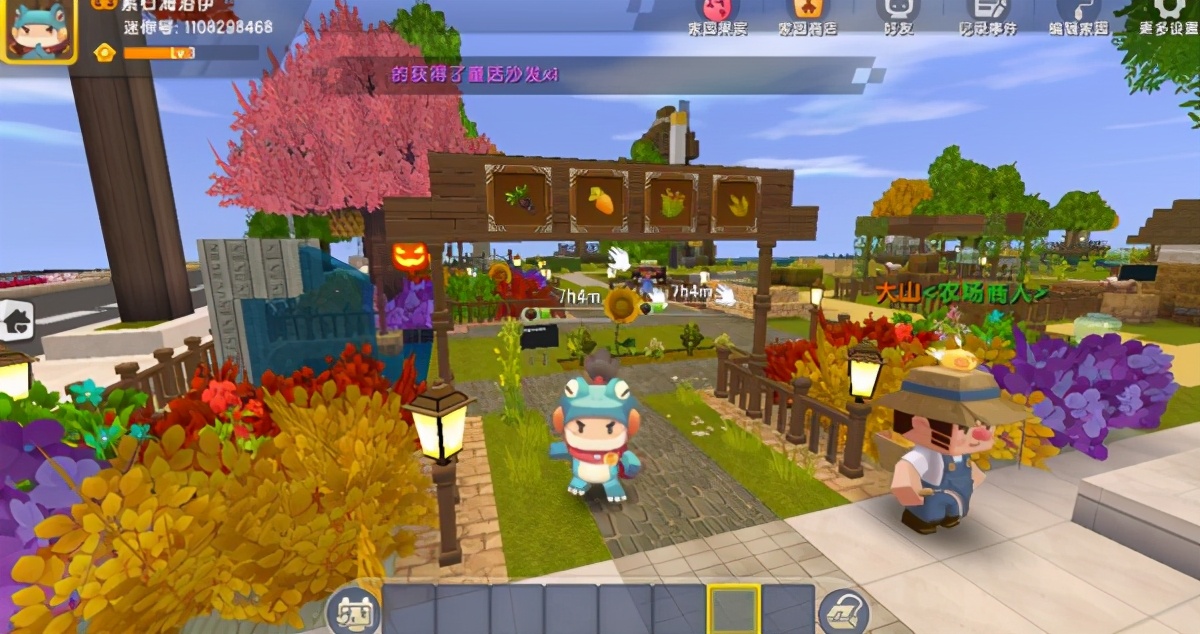Image resolution: width=1200 pixels, height=634 pixels.
Task: Select the yellow-highlighted hotbar slot
Action: [x=734, y=609]
